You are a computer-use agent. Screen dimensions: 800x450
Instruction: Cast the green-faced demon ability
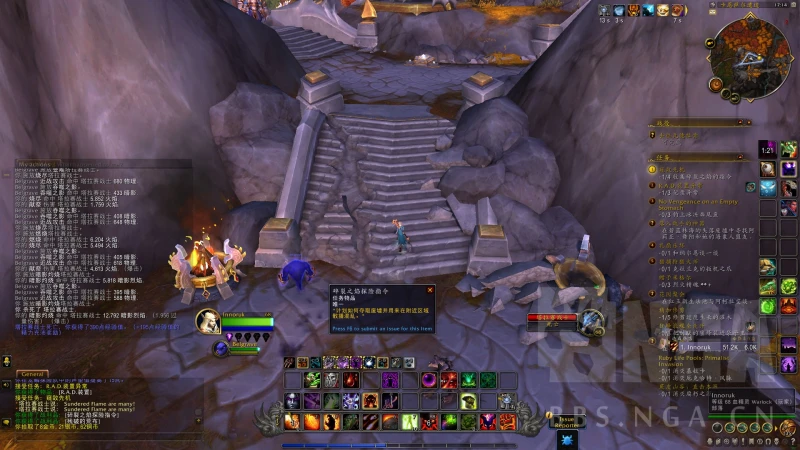tap(313, 380)
